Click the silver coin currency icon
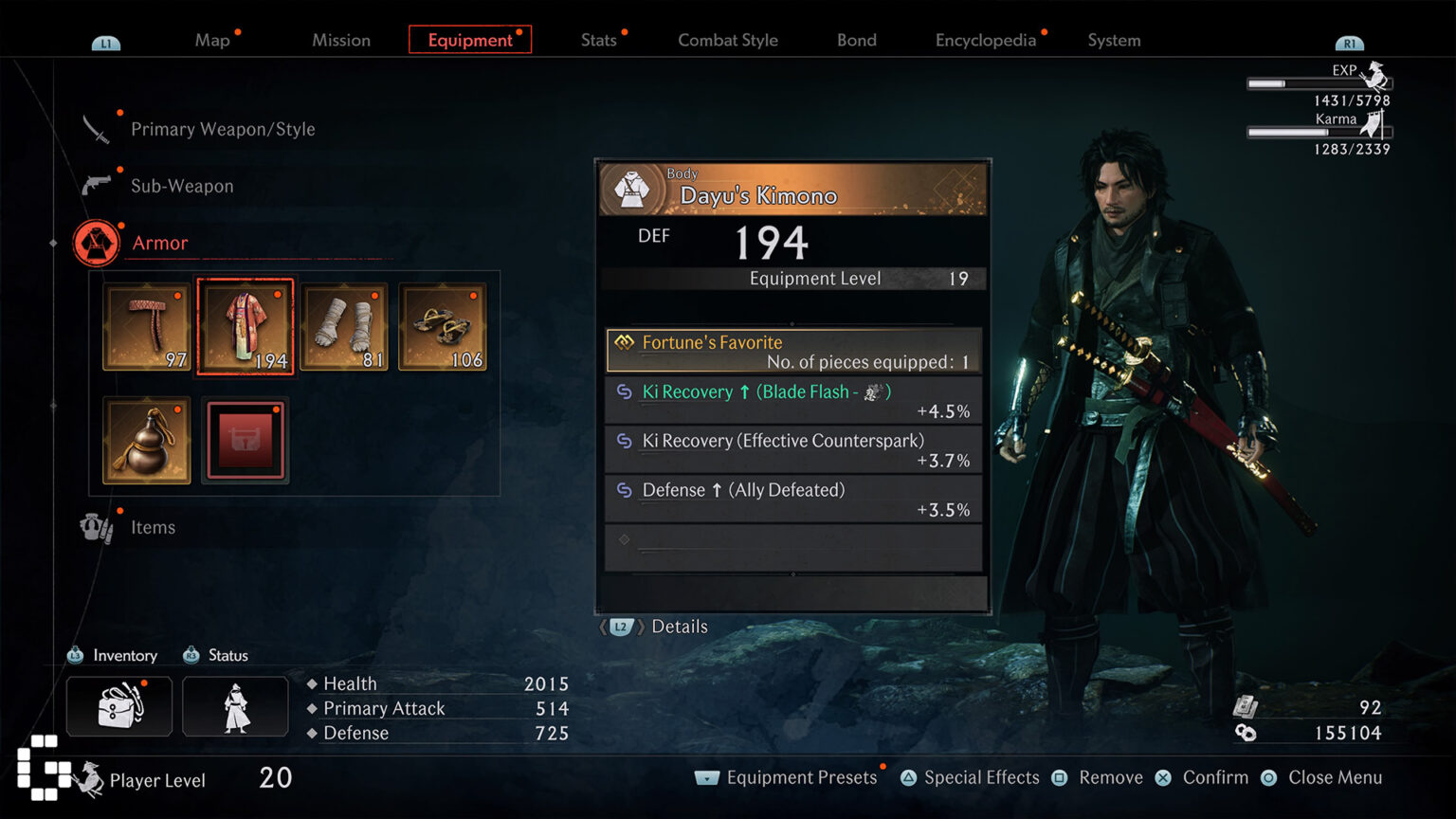 click(x=1245, y=732)
